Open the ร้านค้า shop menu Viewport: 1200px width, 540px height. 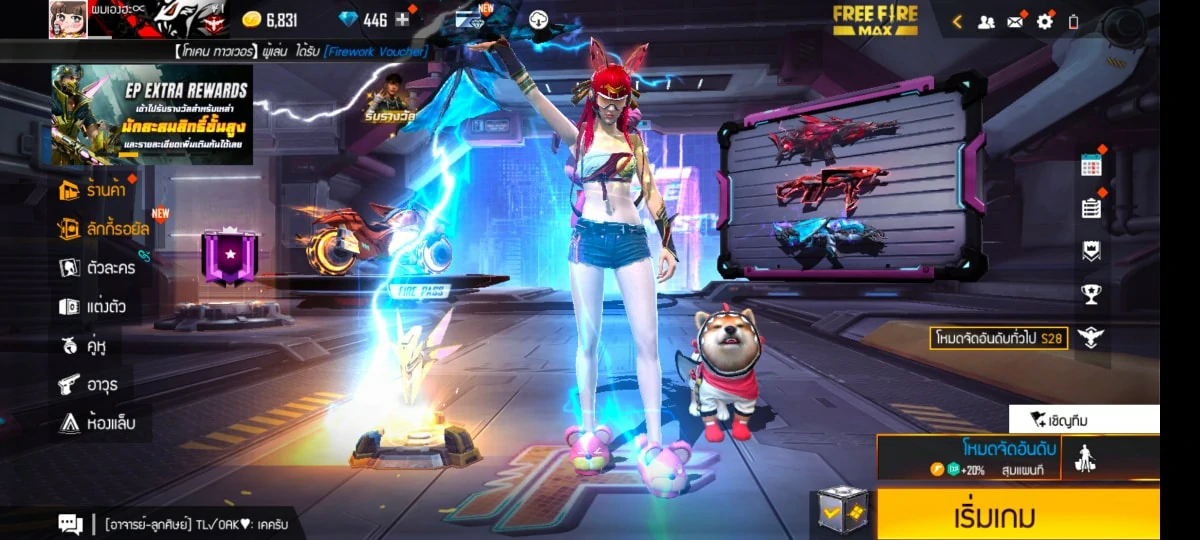[x=98, y=190]
